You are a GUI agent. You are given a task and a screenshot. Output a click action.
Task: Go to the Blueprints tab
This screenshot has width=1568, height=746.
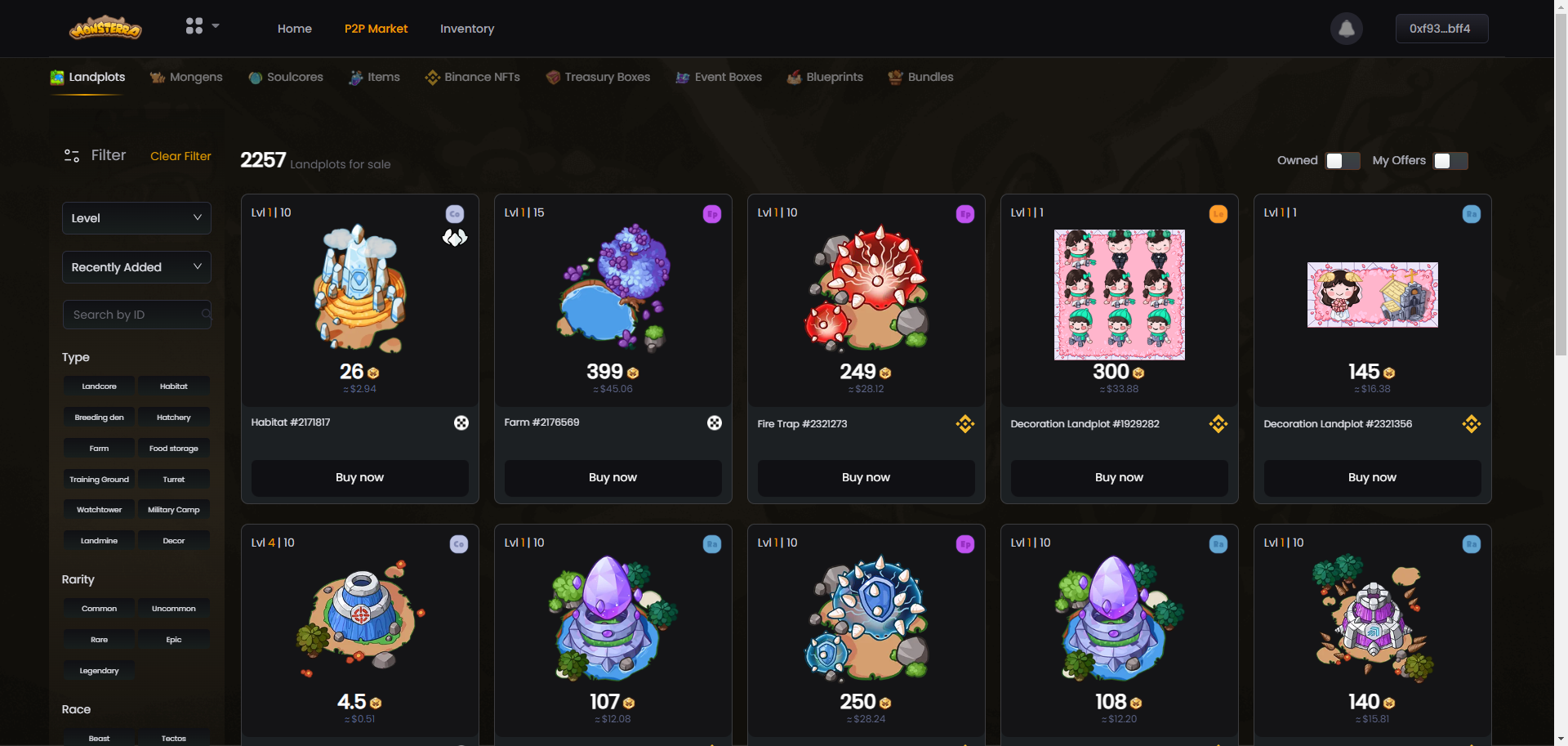click(825, 77)
